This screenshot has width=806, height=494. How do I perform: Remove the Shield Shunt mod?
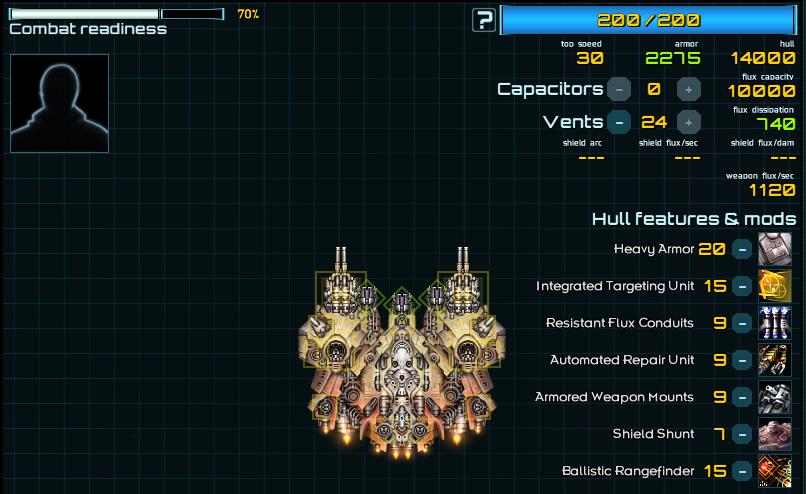(x=742, y=434)
